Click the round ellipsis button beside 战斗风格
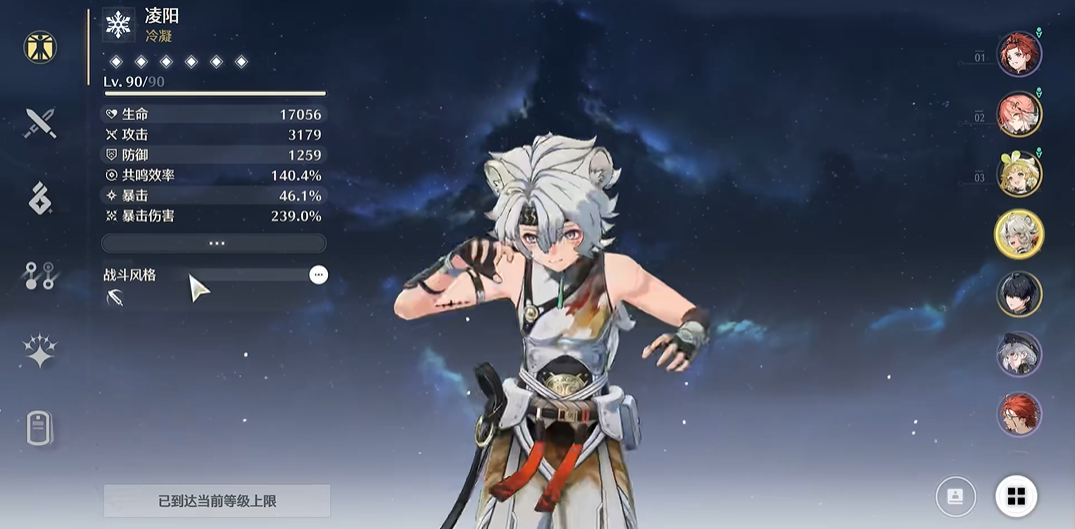 (x=318, y=274)
